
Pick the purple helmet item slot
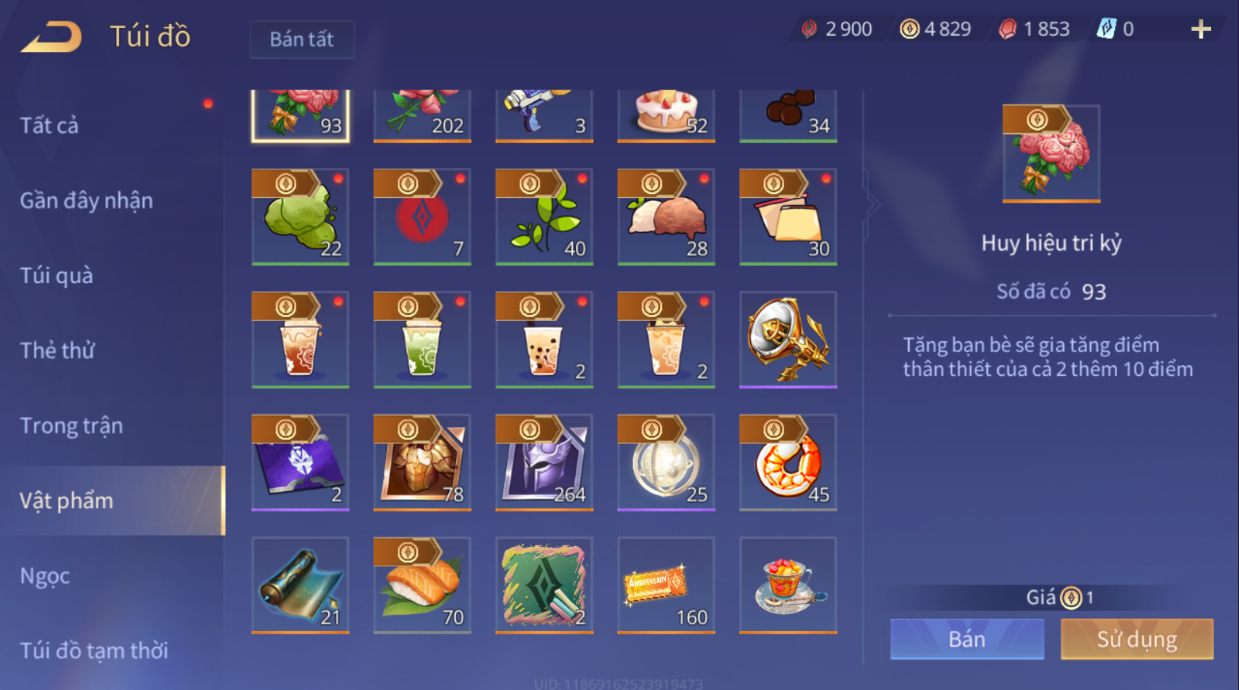click(544, 463)
